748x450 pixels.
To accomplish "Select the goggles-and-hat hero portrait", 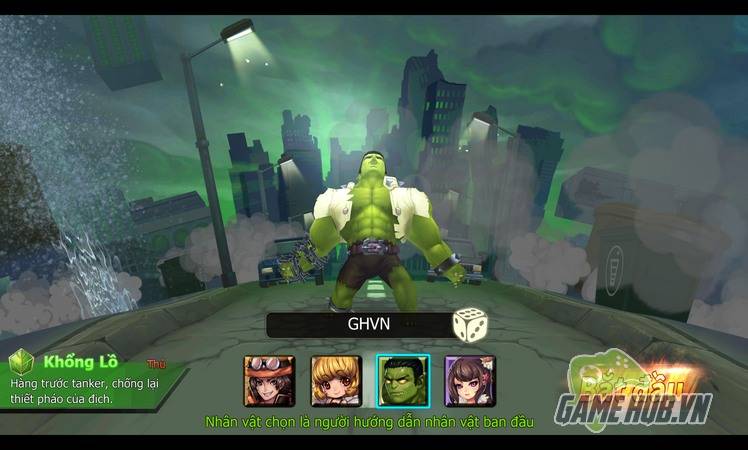I will click(269, 381).
